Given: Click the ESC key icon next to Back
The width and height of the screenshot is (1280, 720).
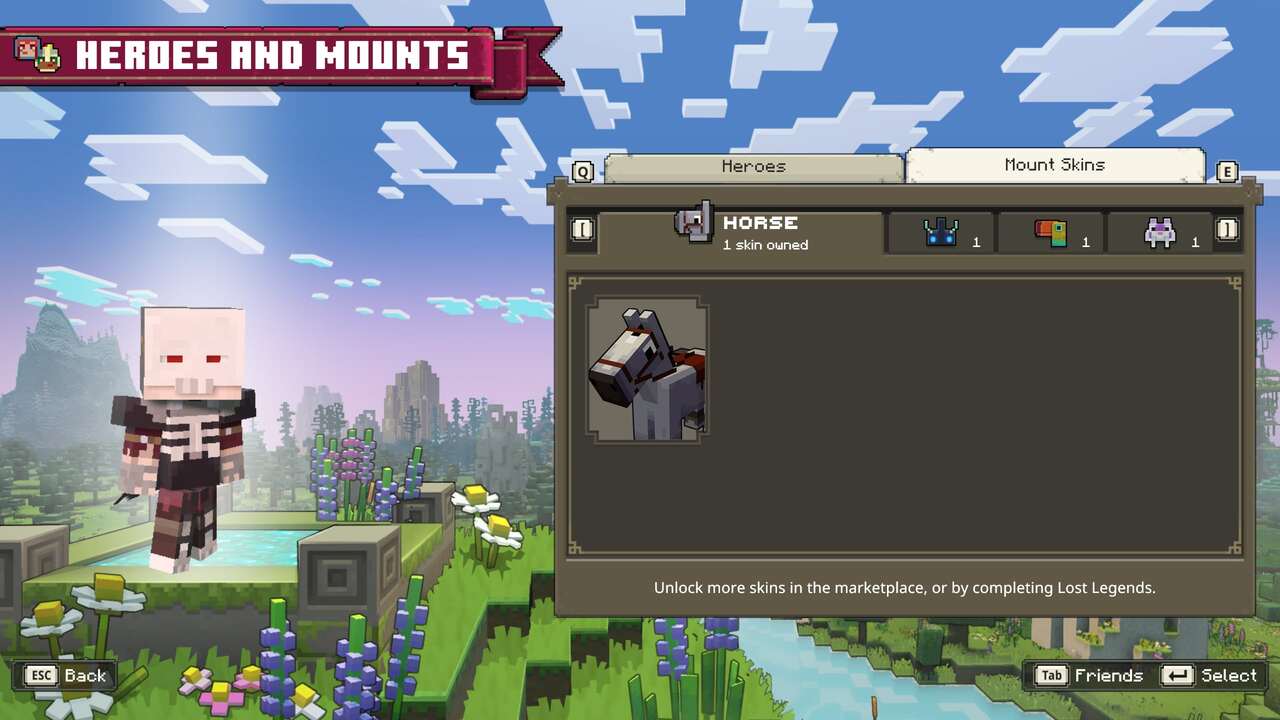Looking at the screenshot, I should pos(42,675).
